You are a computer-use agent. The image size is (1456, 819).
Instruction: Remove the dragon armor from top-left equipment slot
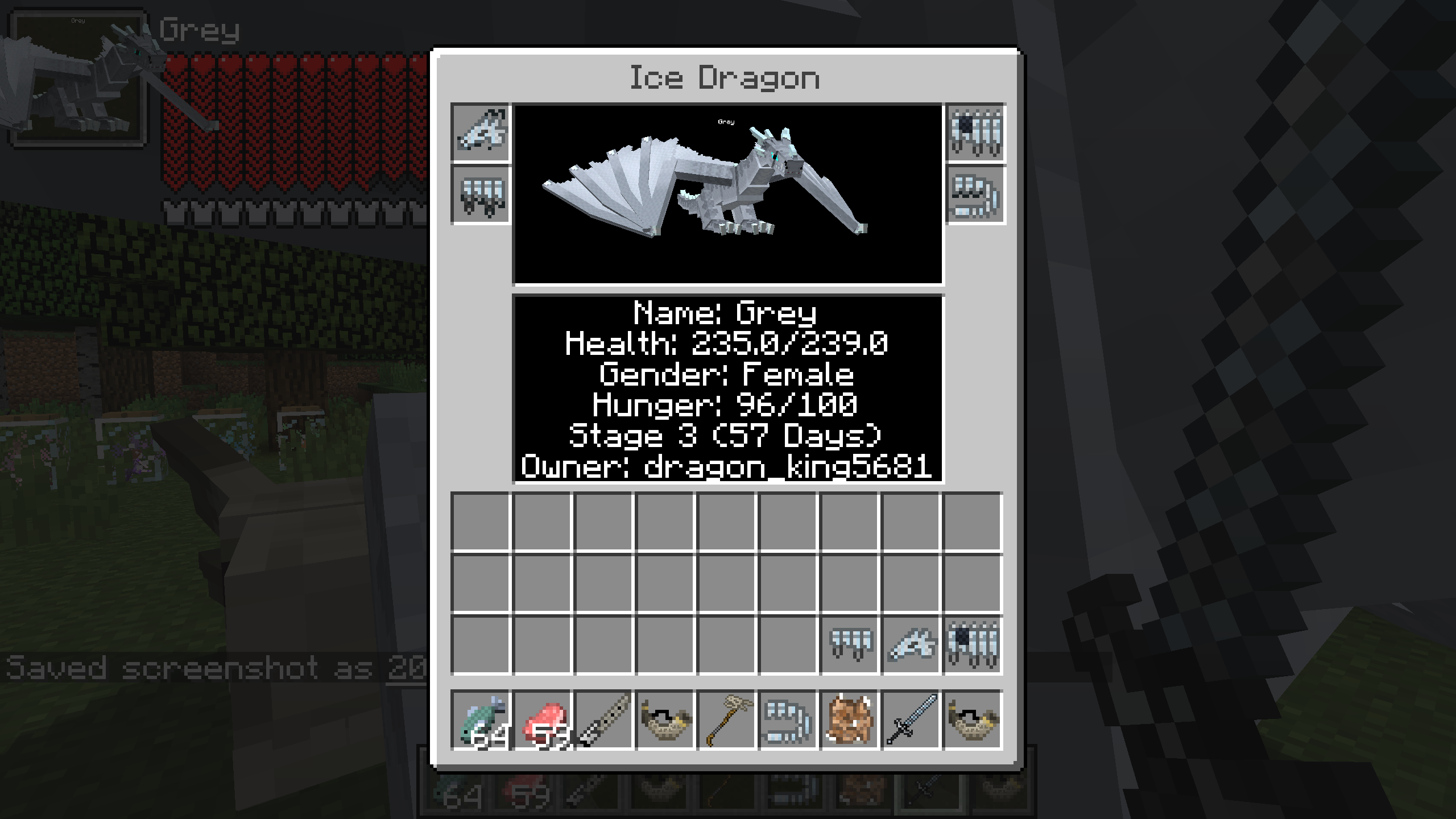pyautogui.click(x=479, y=132)
